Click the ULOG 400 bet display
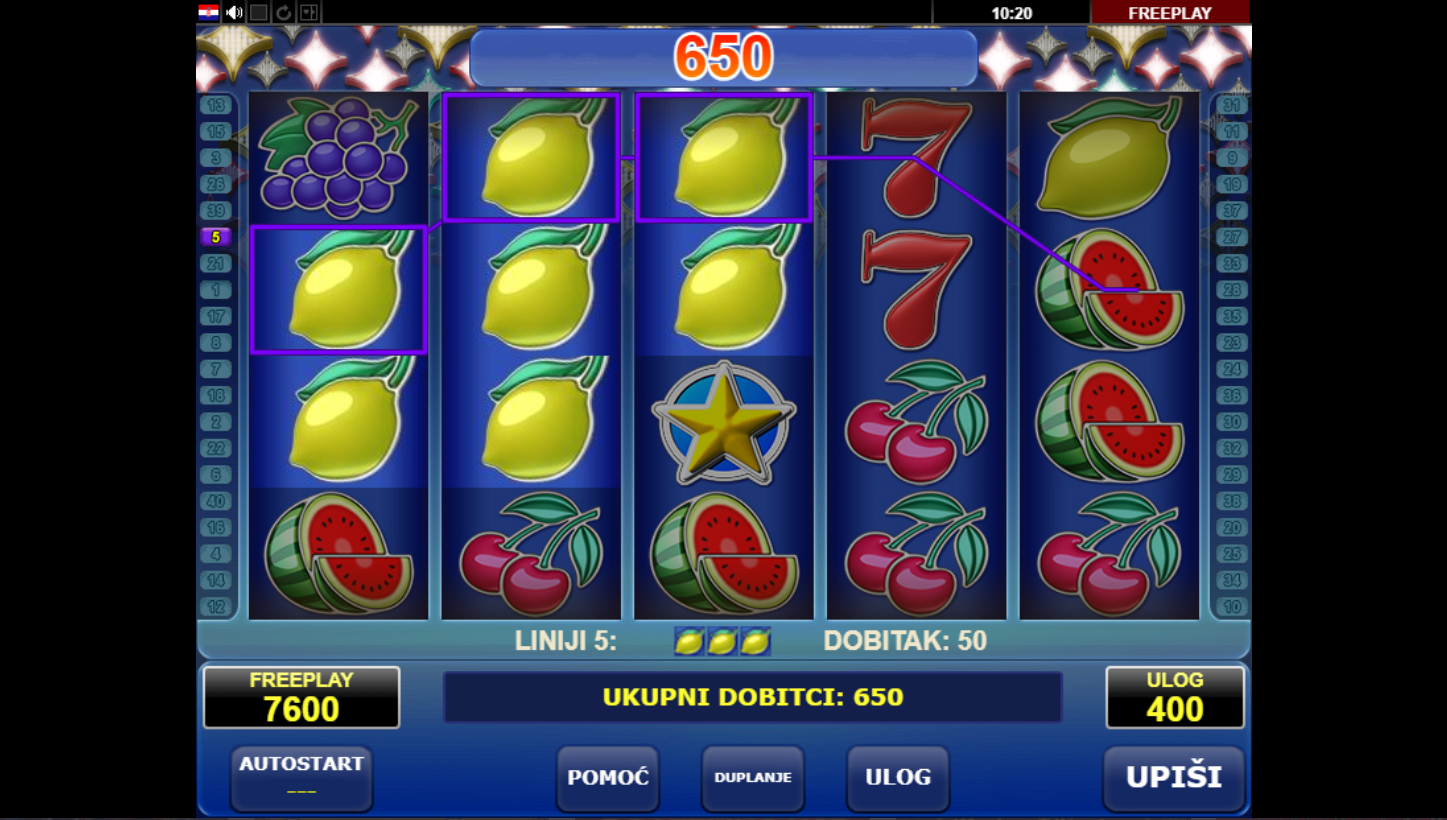This screenshot has width=1447, height=820. coord(1174,698)
